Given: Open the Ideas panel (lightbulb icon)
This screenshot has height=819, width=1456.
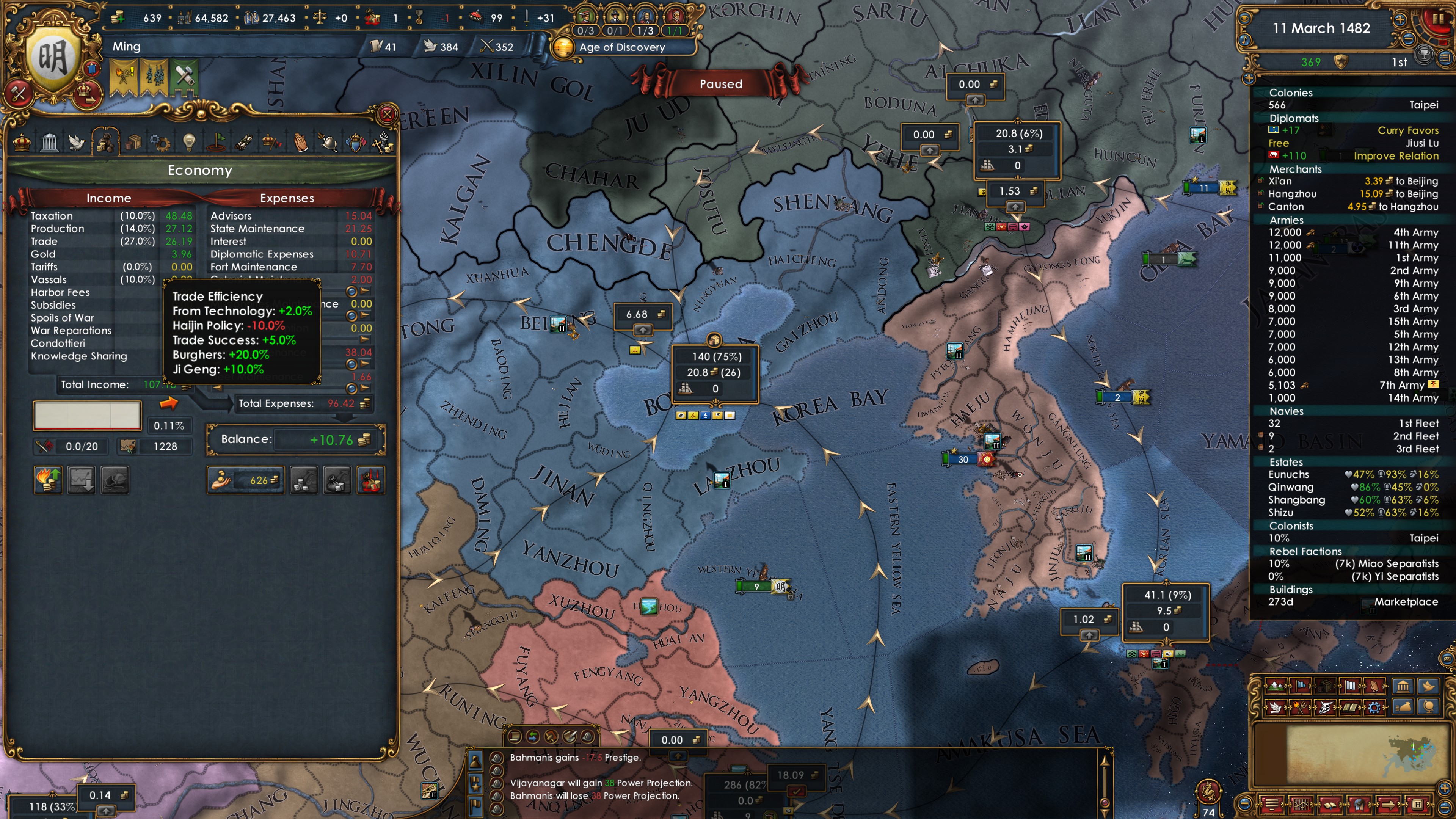Looking at the screenshot, I should click(189, 143).
